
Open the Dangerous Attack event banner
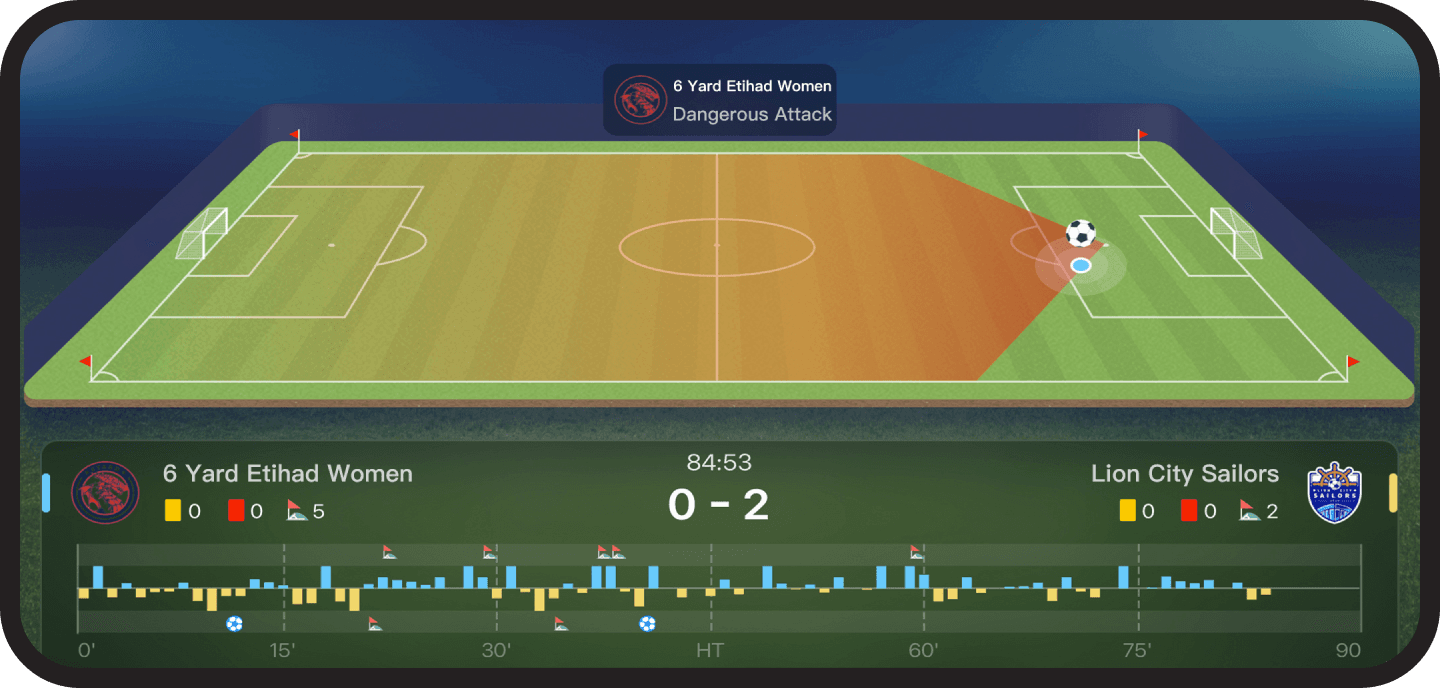click(719, 100)
